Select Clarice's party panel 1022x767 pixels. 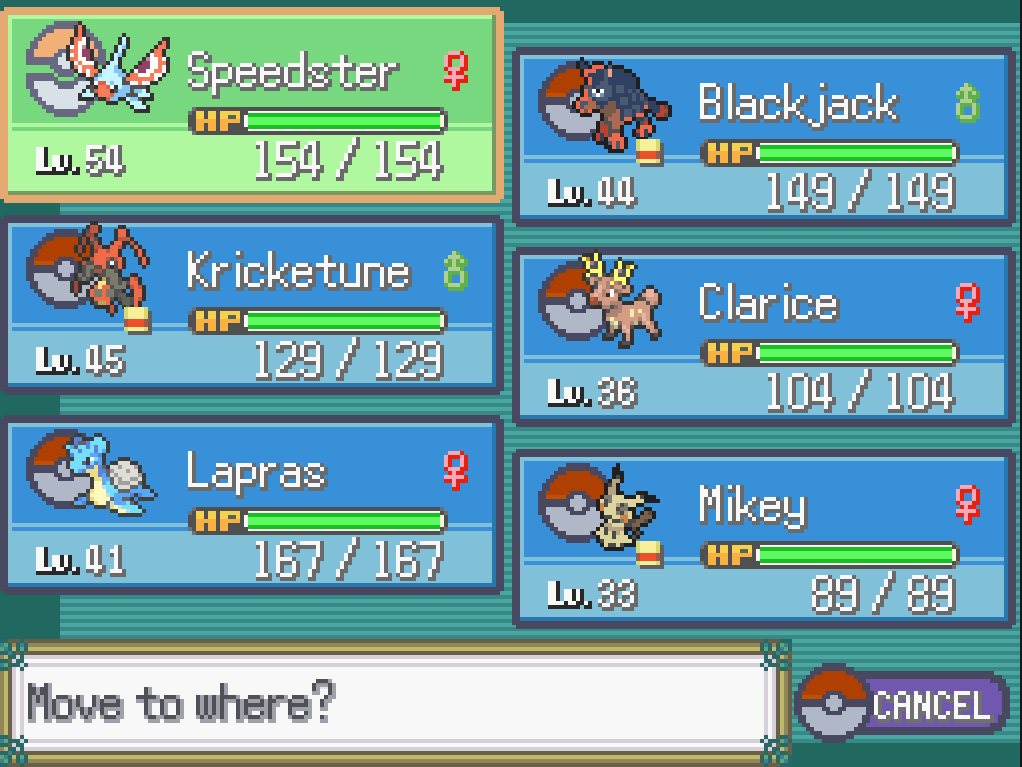click(764, 337)
